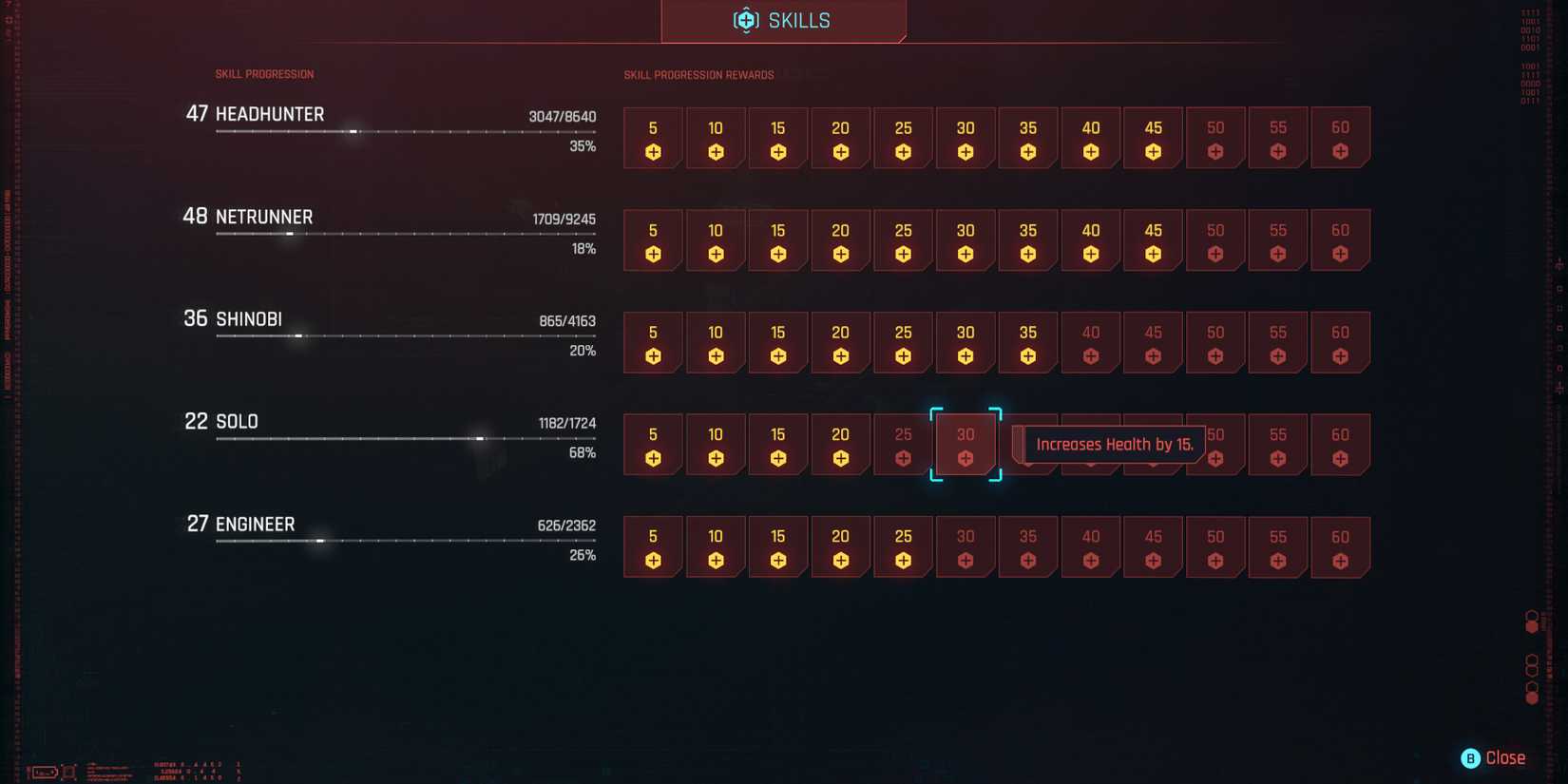Claim the level 25 Engineer skill reward

pos(903,546)
